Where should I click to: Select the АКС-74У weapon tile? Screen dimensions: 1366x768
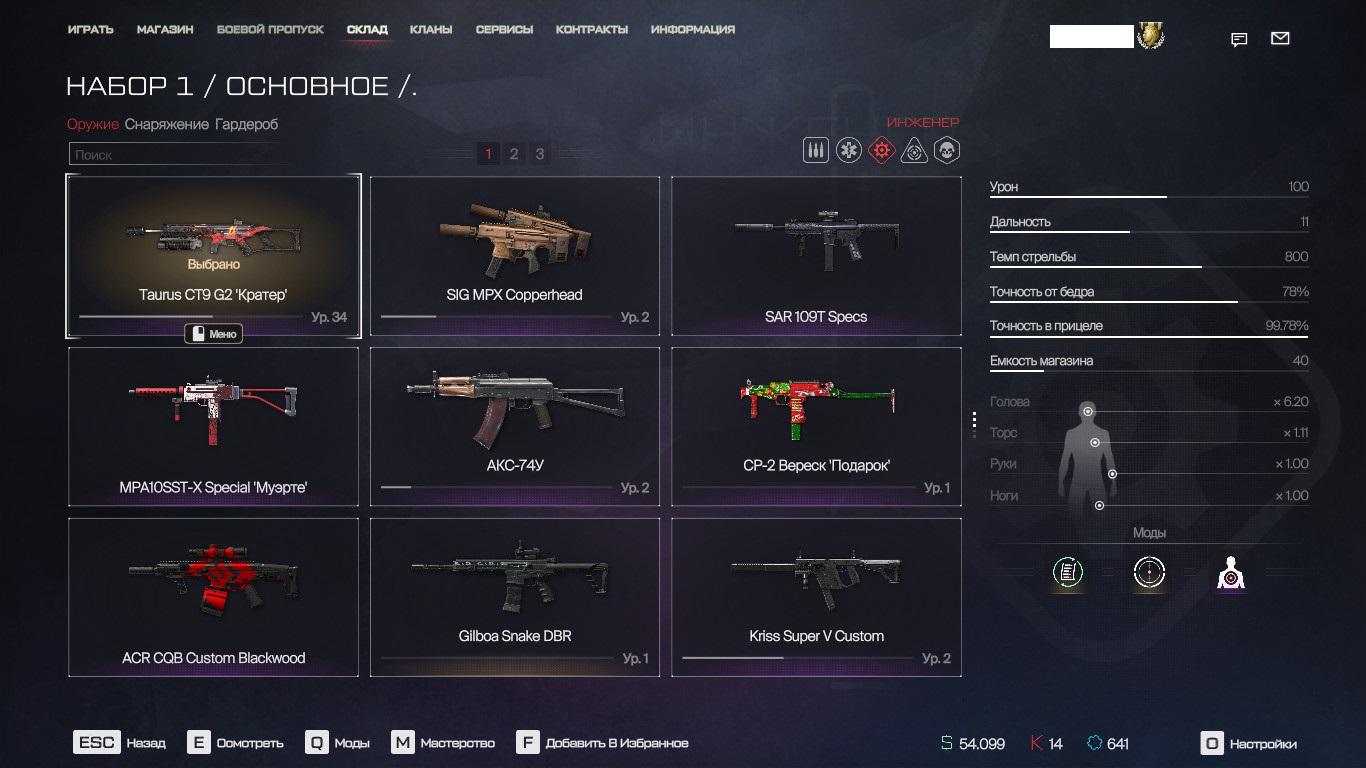coord(514,427)
